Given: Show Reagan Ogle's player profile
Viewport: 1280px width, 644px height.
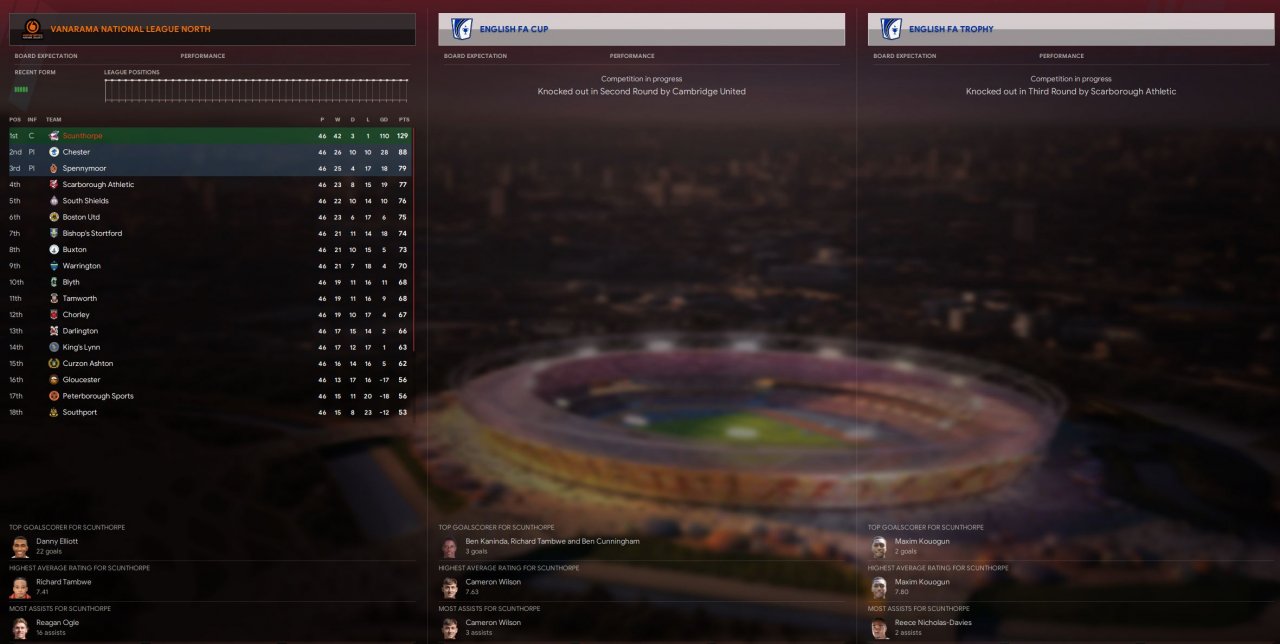Looking at the screenshot, I should (57, 622).
